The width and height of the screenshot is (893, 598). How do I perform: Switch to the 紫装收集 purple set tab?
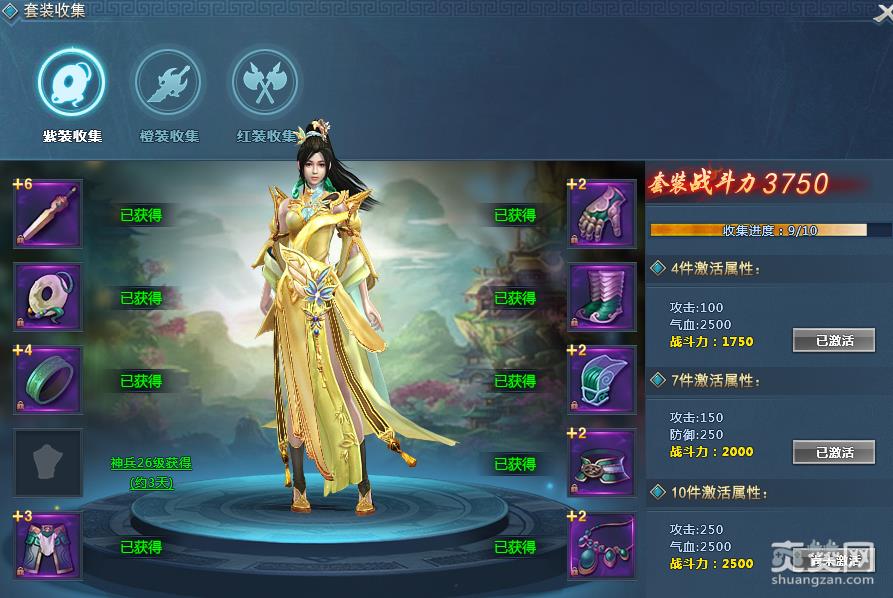[71, 83]
